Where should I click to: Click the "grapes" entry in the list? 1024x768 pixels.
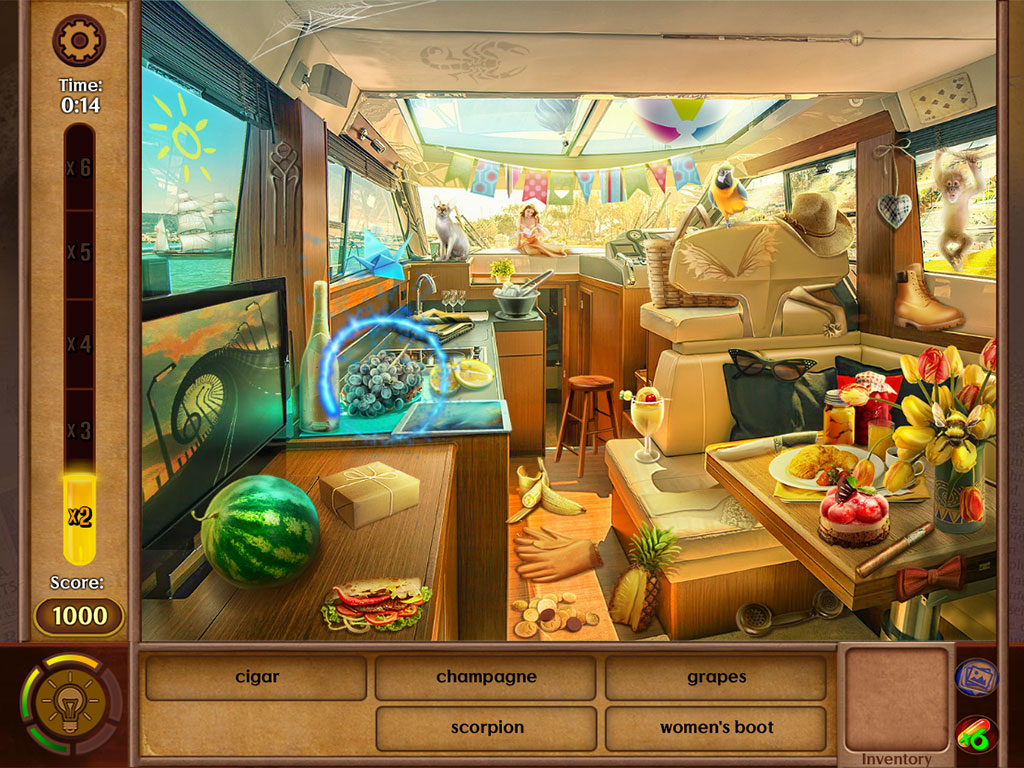716,677
